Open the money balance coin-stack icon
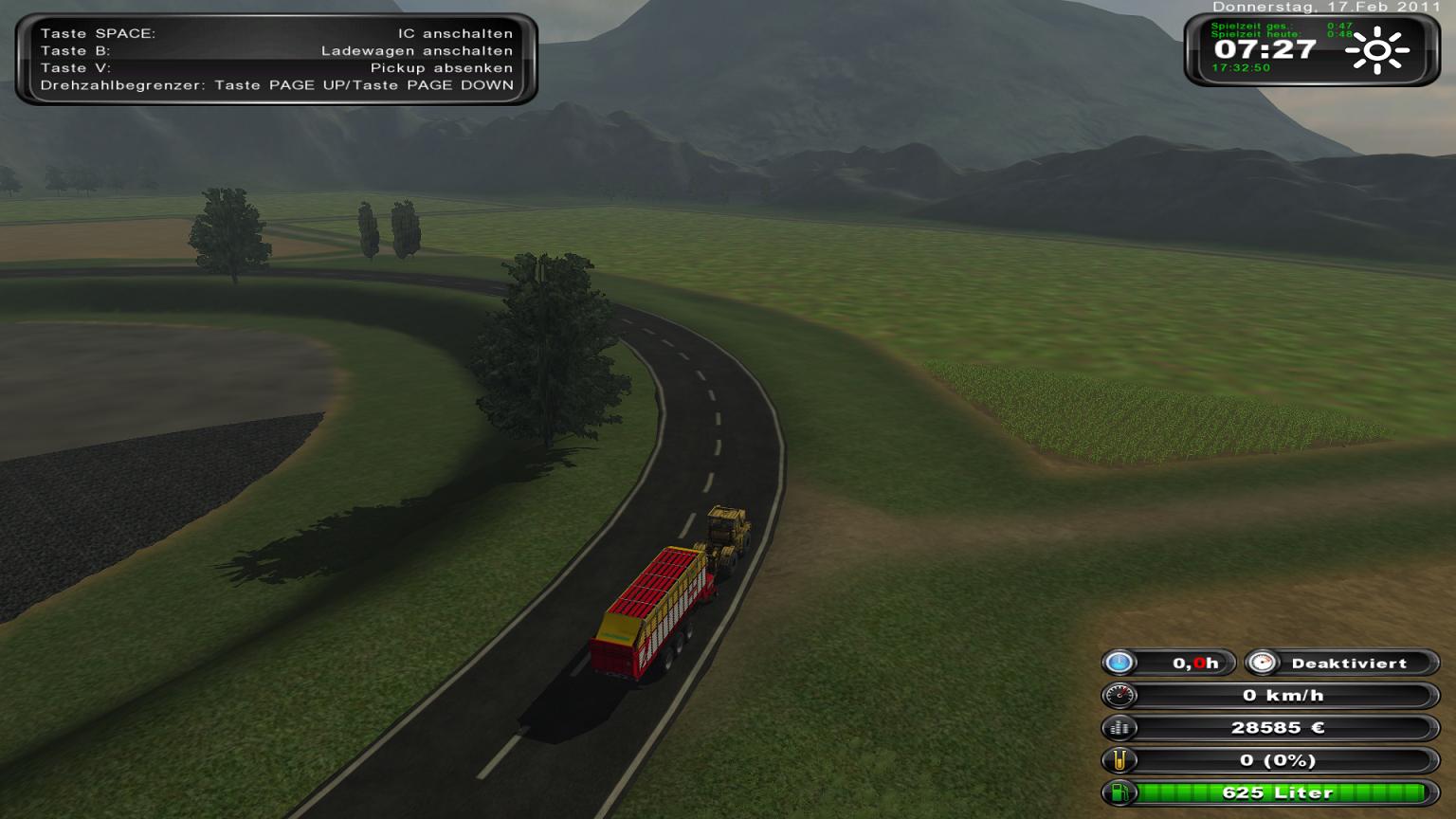 pos(1119,728)
